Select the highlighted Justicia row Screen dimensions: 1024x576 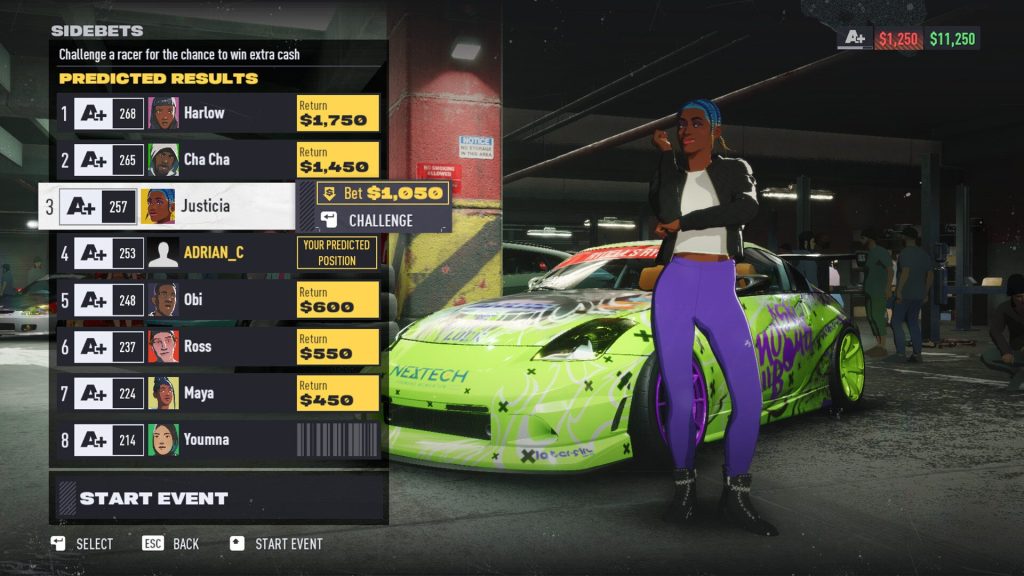(x=170, y=206)
